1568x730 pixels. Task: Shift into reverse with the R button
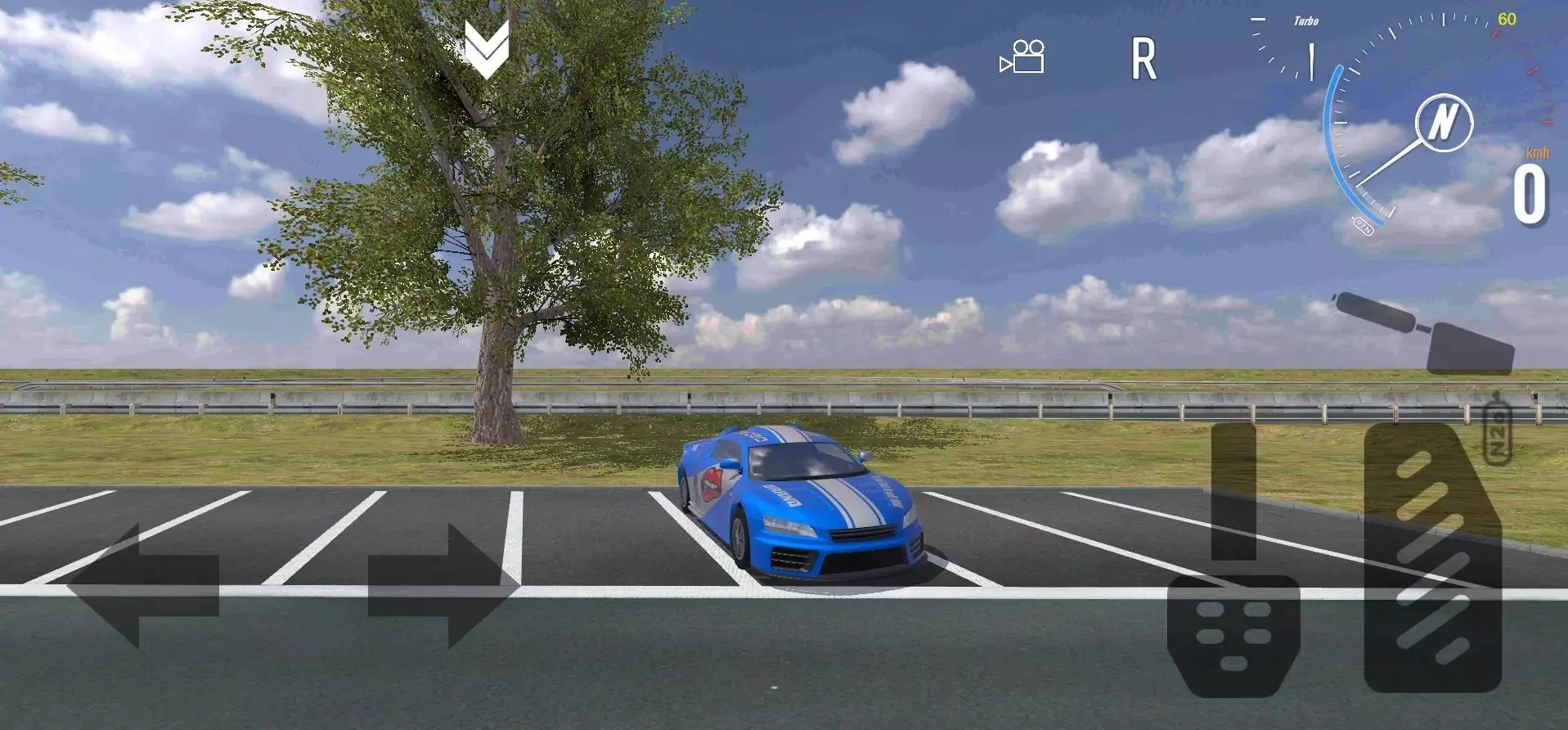coord(1143,59)
